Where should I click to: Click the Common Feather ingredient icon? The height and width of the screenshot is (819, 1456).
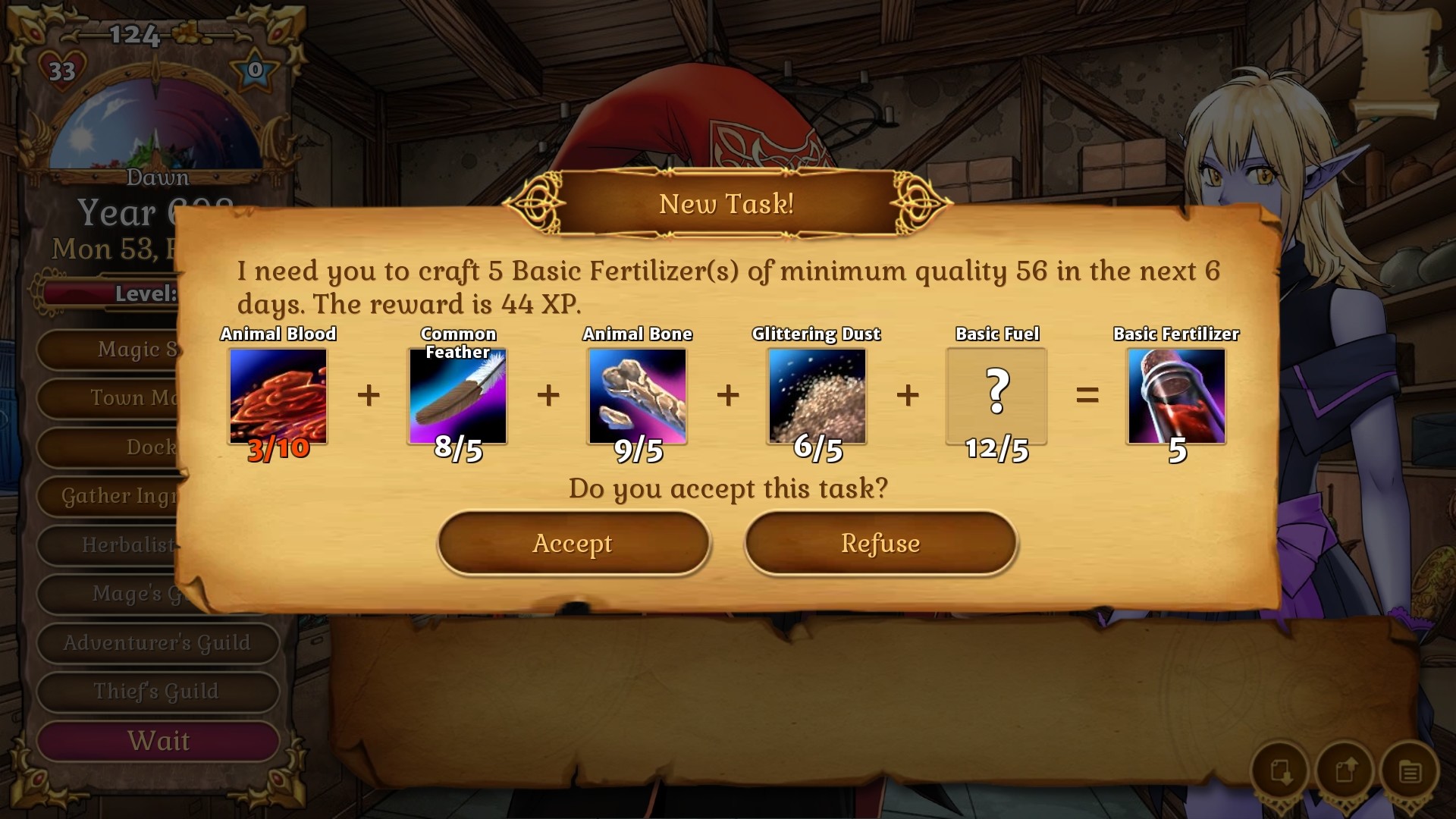pos(458,397)
